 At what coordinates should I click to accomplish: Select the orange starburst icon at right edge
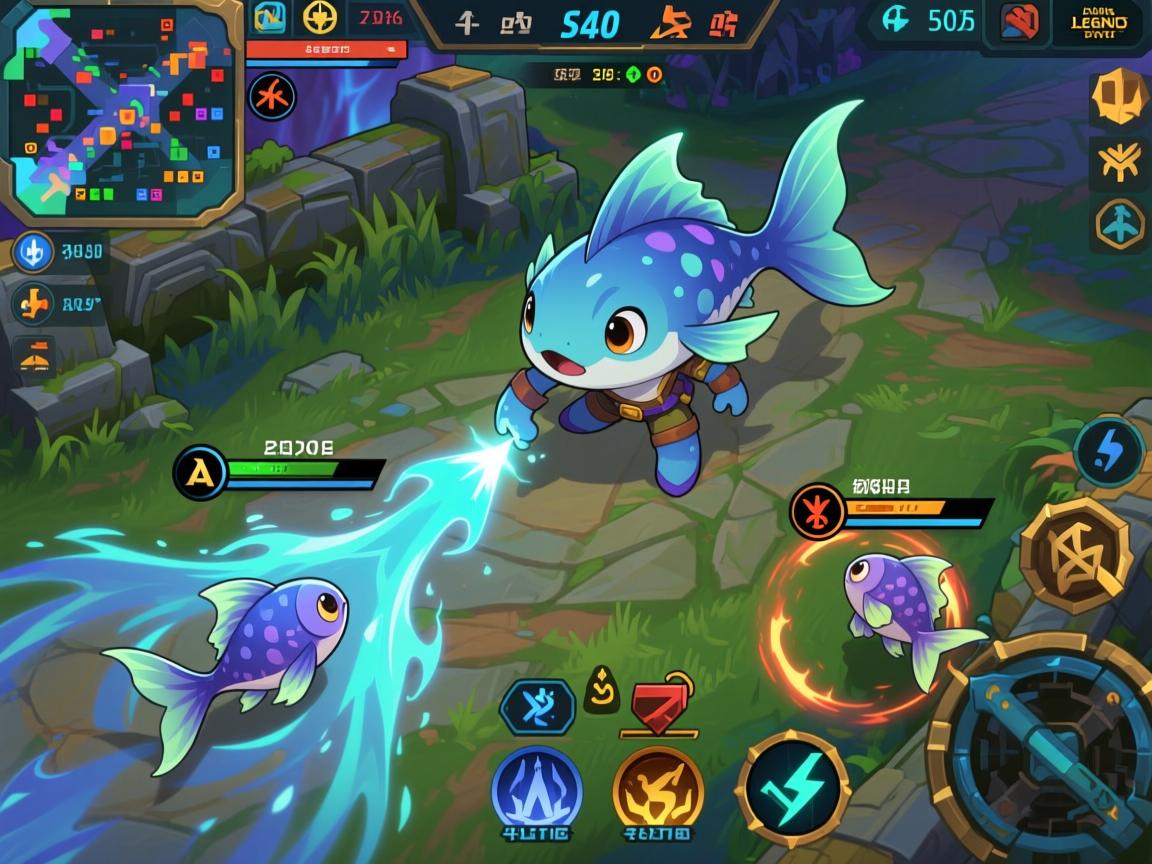click(x=1119, y=163)
